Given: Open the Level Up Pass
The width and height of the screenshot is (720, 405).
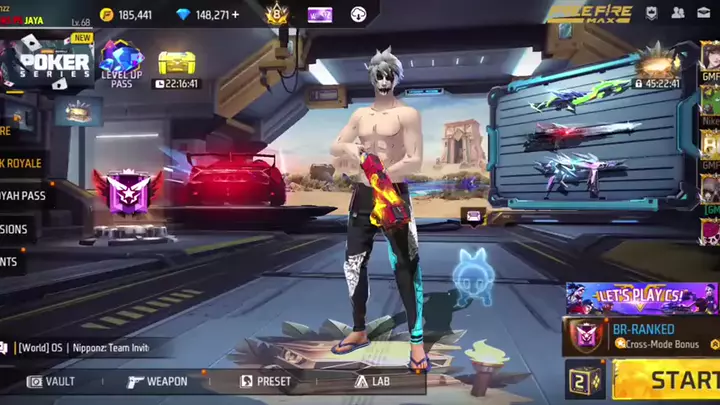Looking at the screenshot, I should [120, 64].
